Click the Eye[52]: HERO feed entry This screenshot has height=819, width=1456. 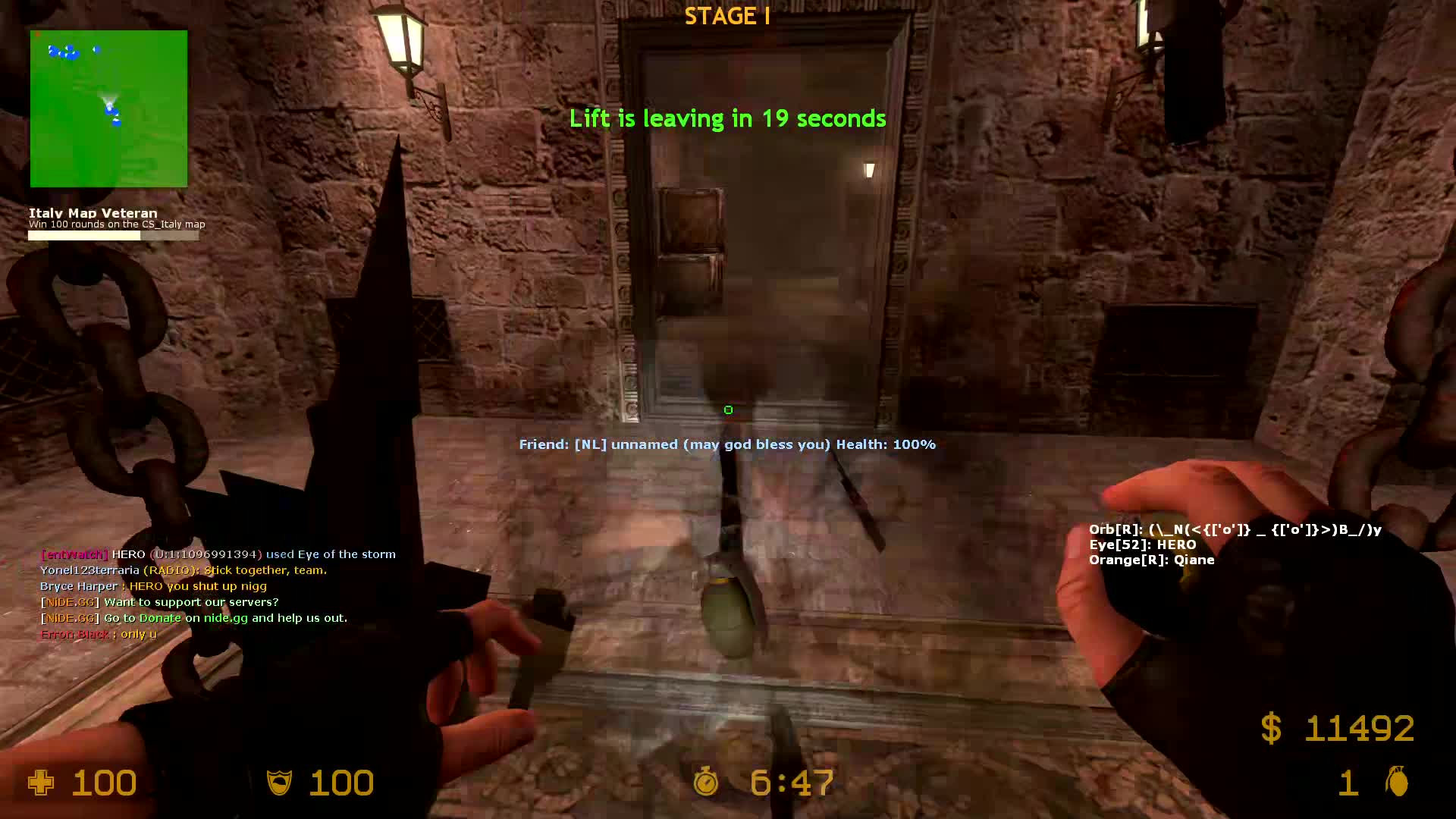(x=1142, y=544)
